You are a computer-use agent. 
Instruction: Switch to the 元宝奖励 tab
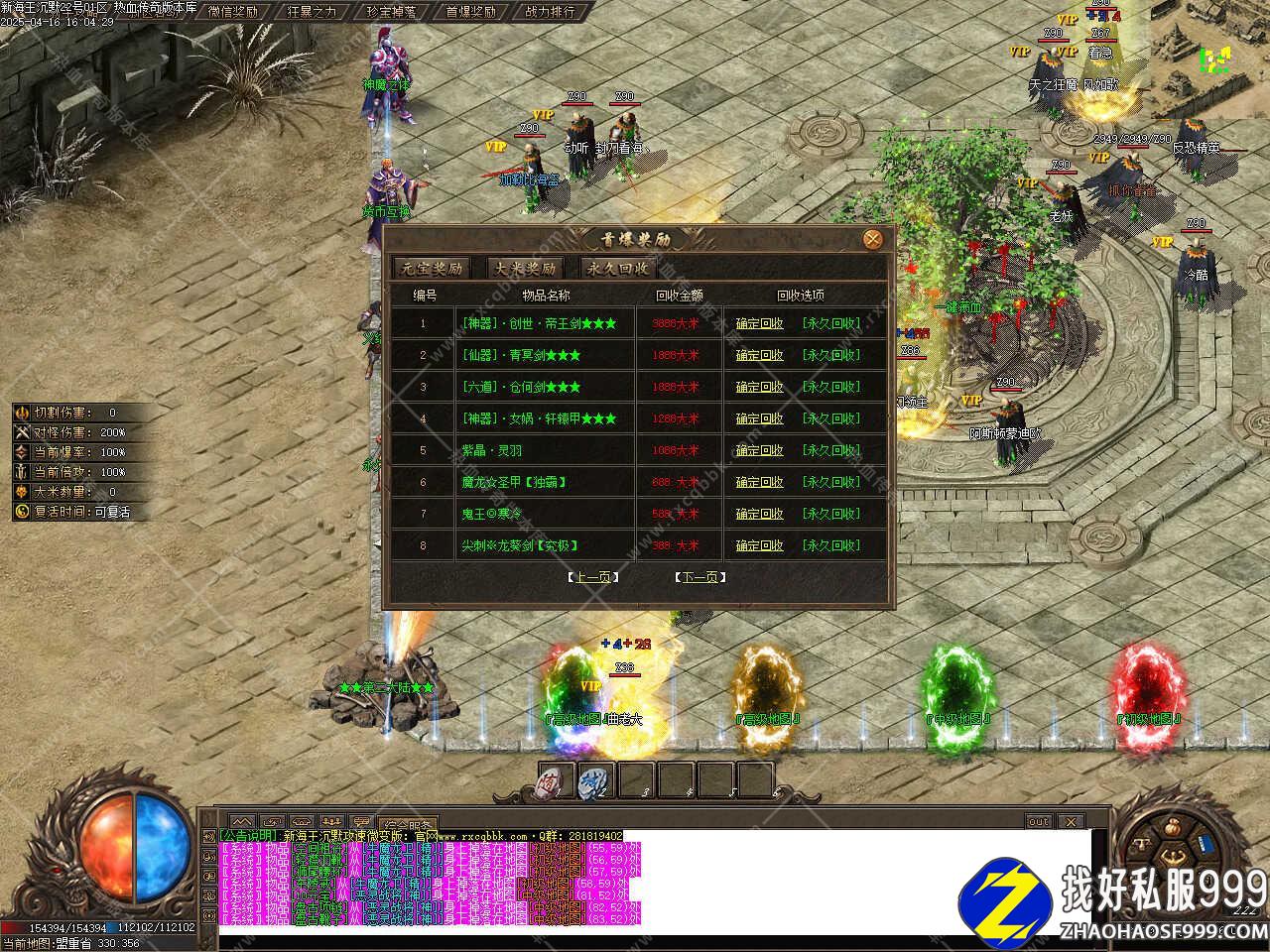[x=432, y=268]
